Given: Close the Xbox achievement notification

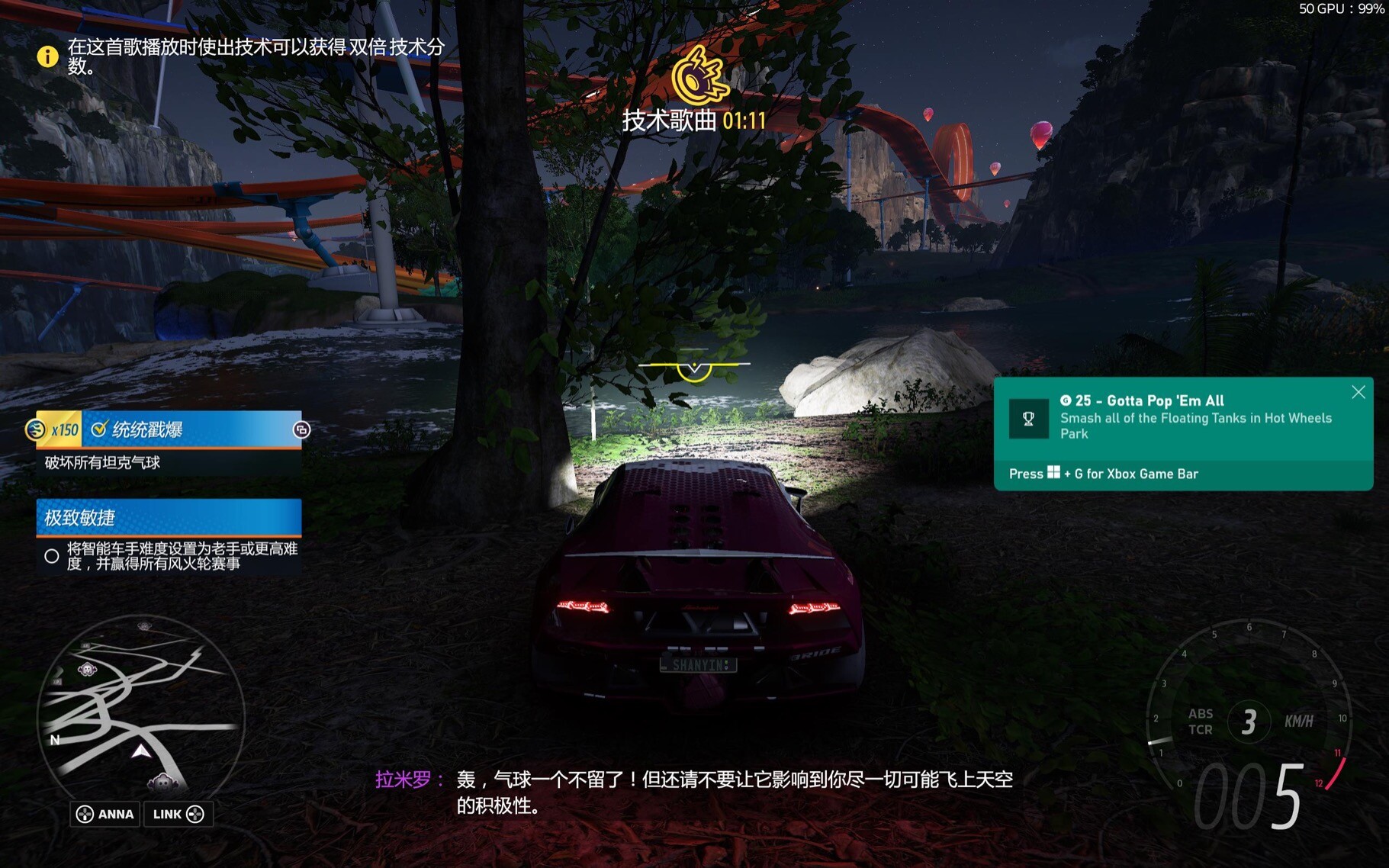Looking at the screenshot, I should pos(1358,392).
